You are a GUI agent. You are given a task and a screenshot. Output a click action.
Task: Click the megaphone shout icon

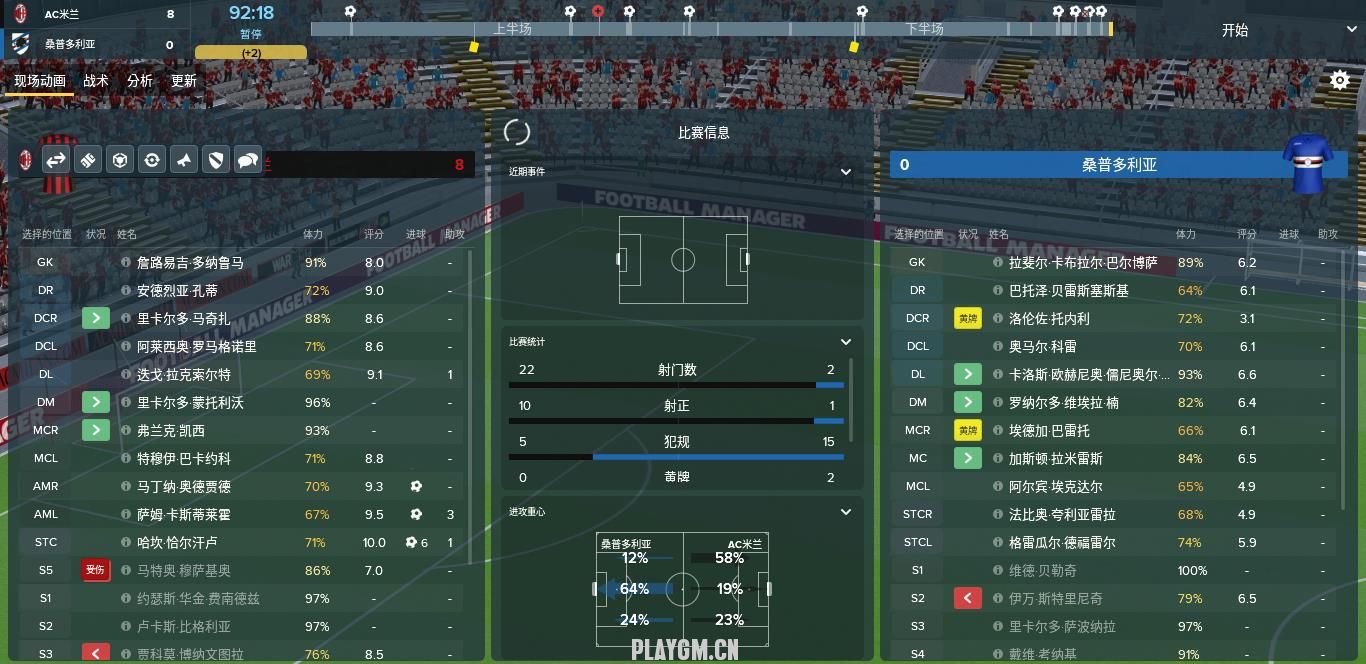(183, 160)
